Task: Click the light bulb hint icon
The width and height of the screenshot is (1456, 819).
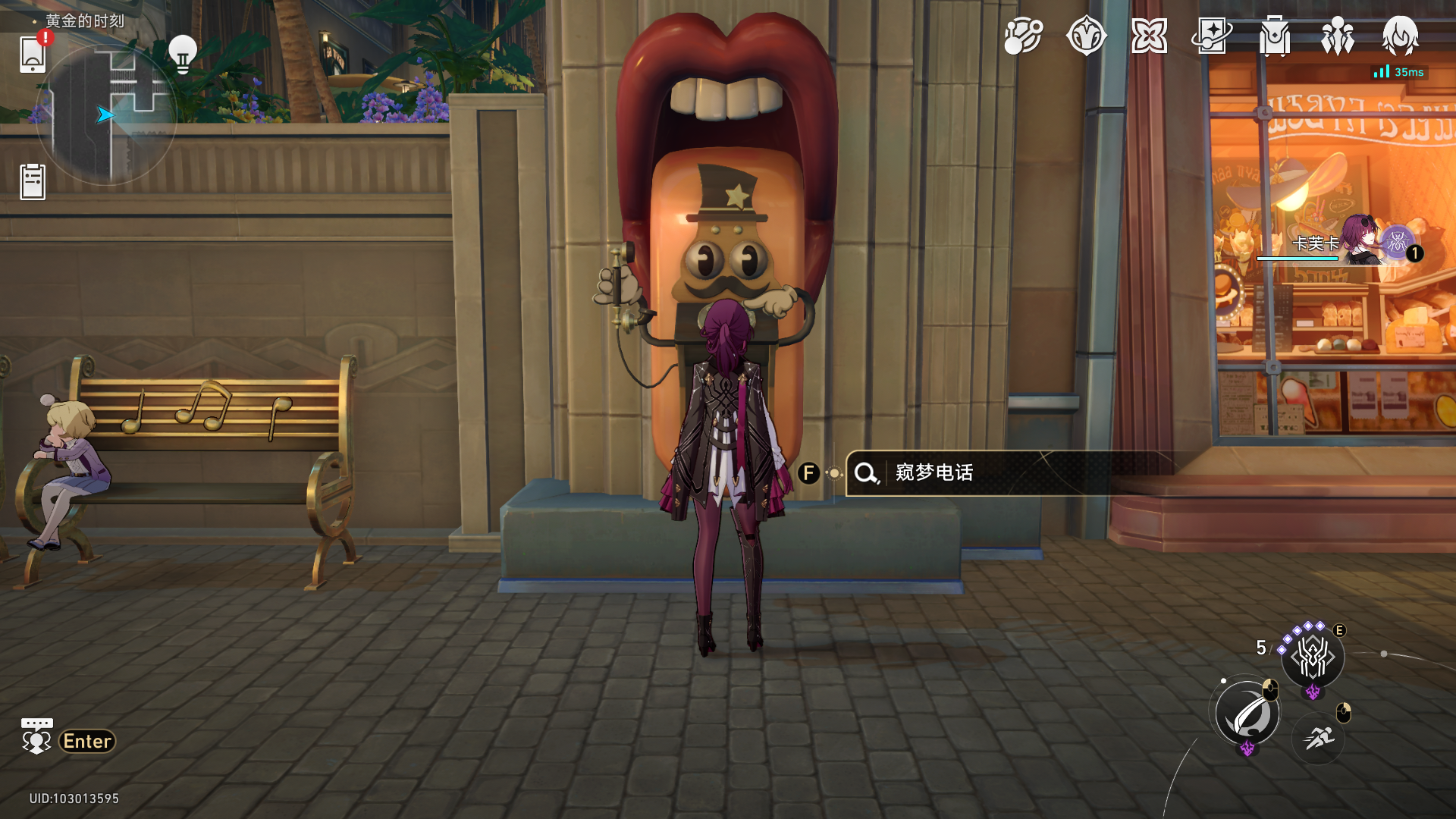Action: pyautogui.click(x=182, y=53)
